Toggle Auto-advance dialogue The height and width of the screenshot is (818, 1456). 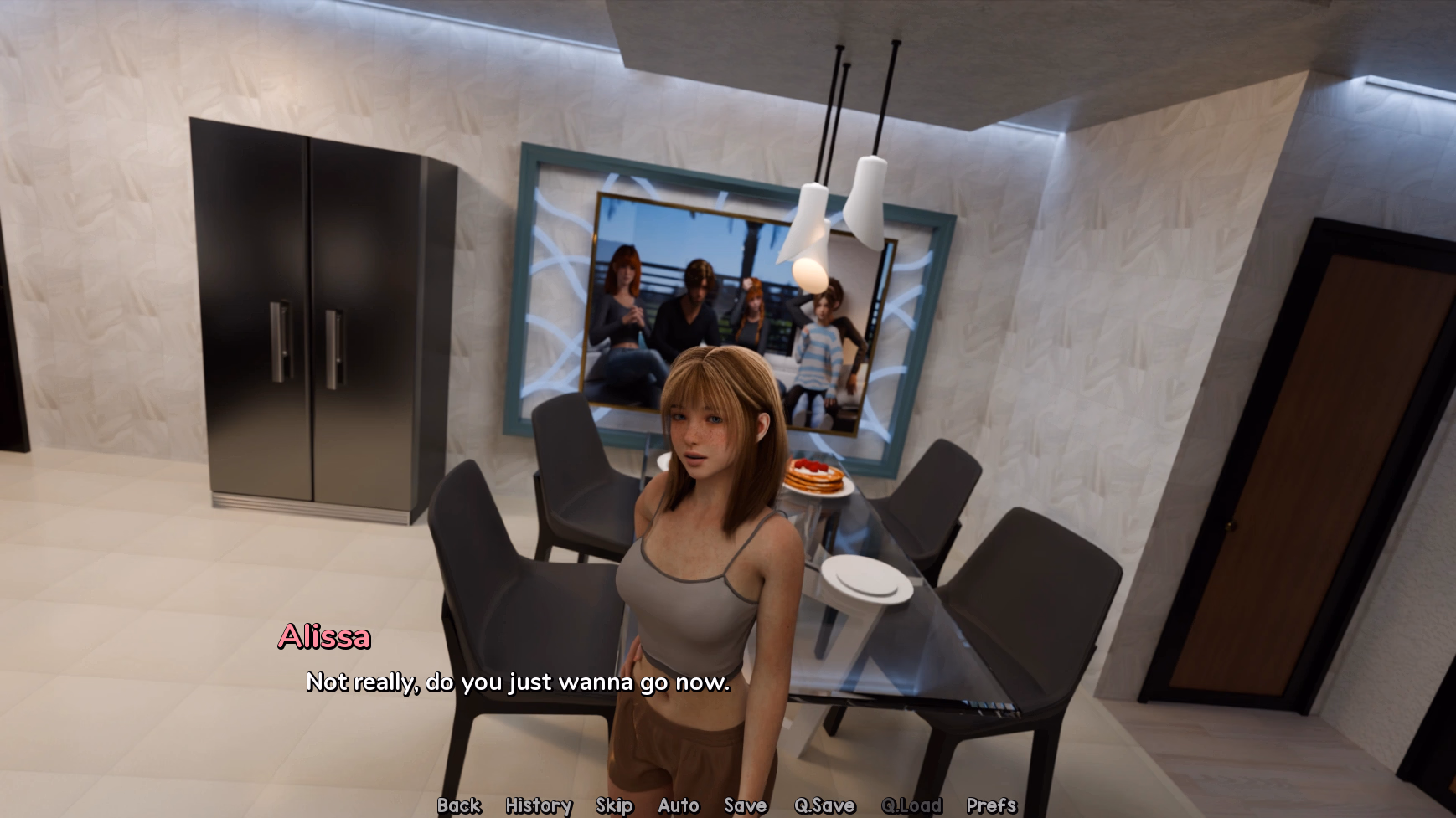click(x=679, y=805)
